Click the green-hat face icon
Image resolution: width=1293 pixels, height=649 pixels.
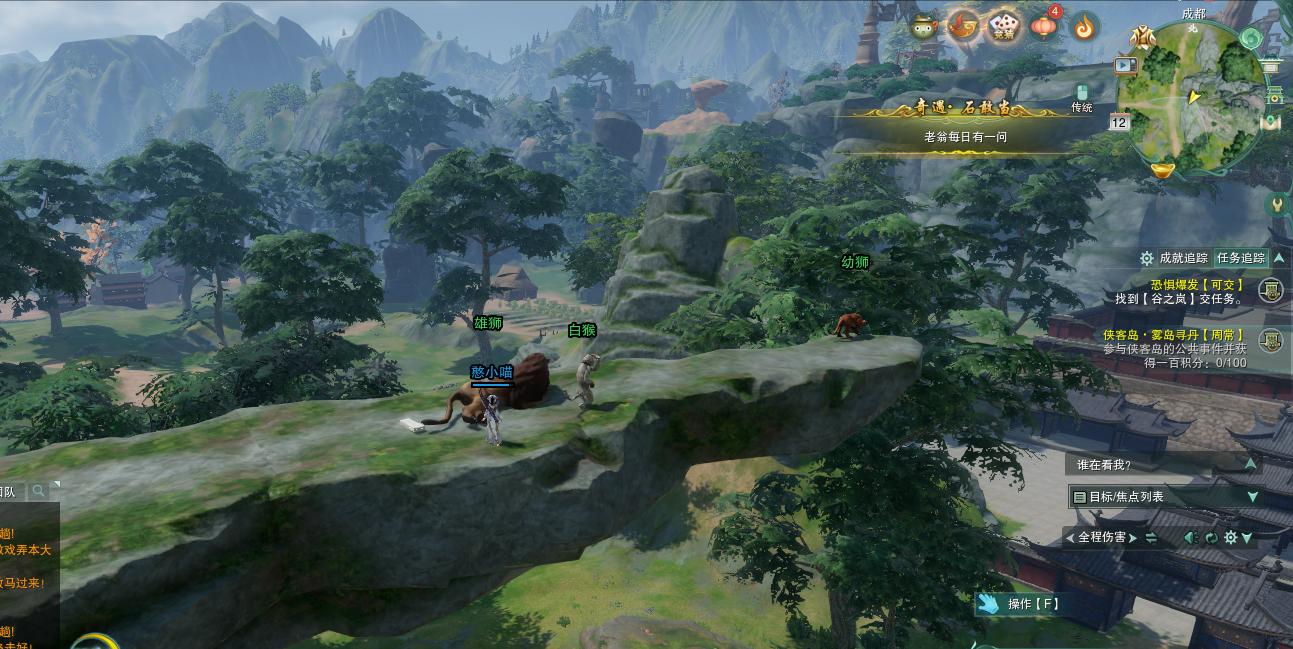point(923,27)
